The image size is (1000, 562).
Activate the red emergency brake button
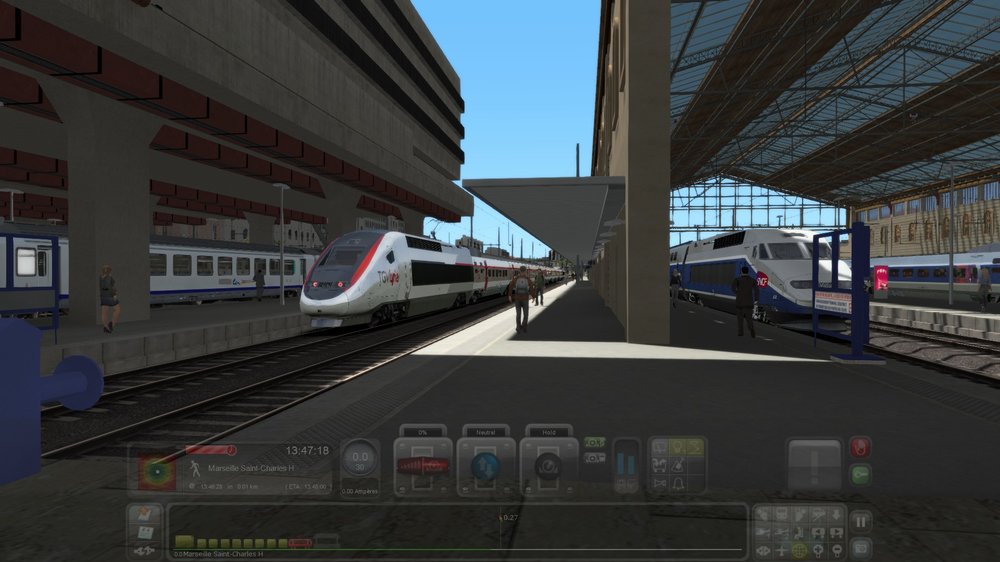pyautogui.click(x=860, y=447)
